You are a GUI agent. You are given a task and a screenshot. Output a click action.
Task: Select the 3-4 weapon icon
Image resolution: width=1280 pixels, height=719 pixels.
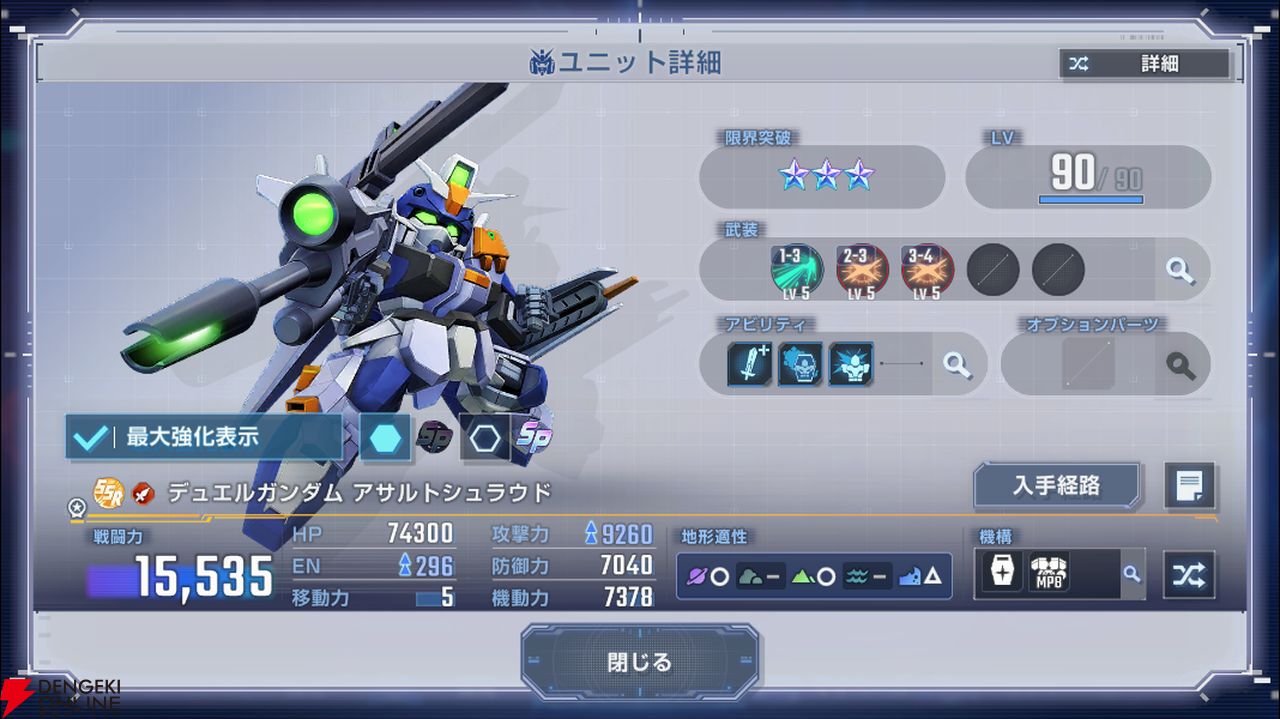coord(927,270)
